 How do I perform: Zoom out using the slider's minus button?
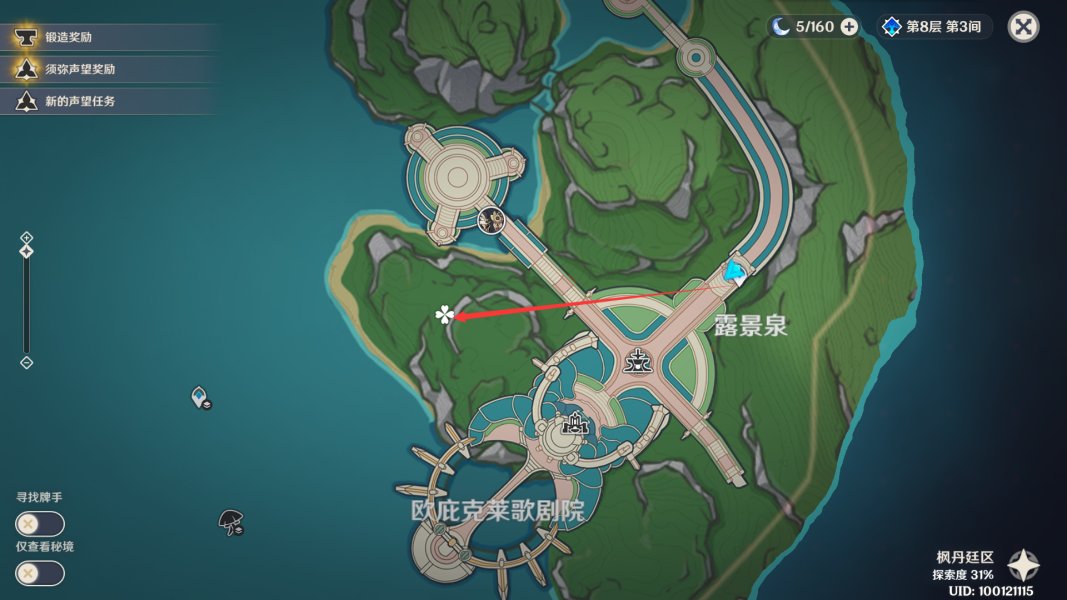pyautogui.click(x=27, y=363)
